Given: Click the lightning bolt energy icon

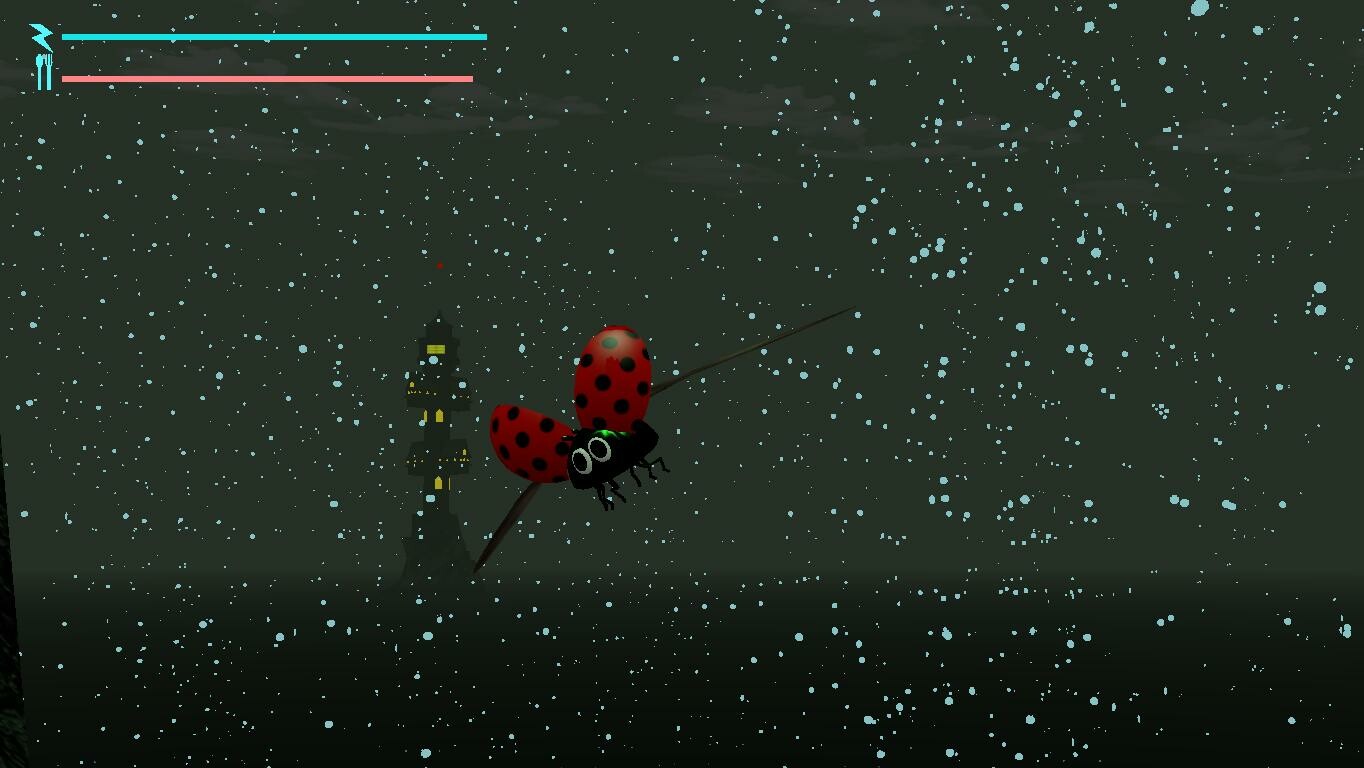Looking at the screenshot, I should [39, 36].
